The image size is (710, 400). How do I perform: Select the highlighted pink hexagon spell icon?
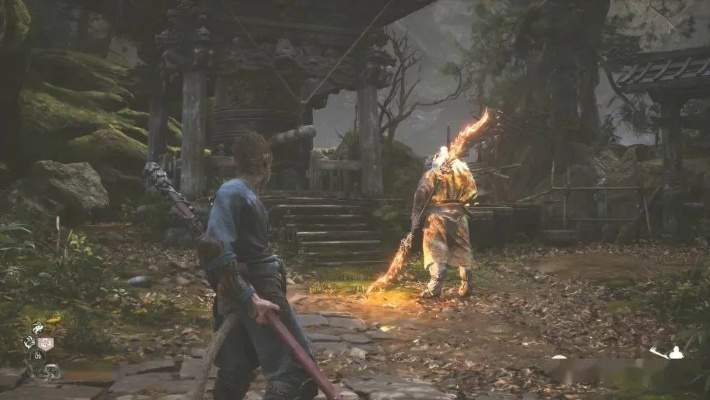(x=45, y=343)
